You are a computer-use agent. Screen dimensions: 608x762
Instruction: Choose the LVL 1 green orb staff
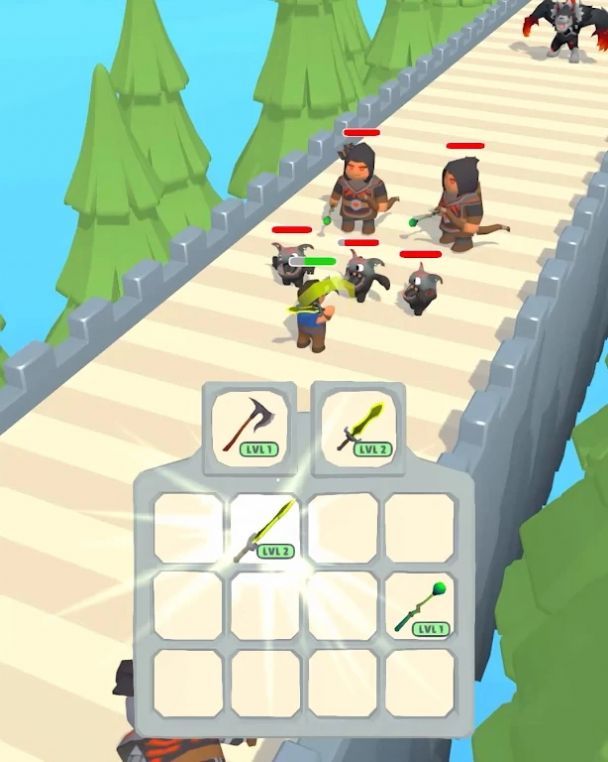[421, 607]
